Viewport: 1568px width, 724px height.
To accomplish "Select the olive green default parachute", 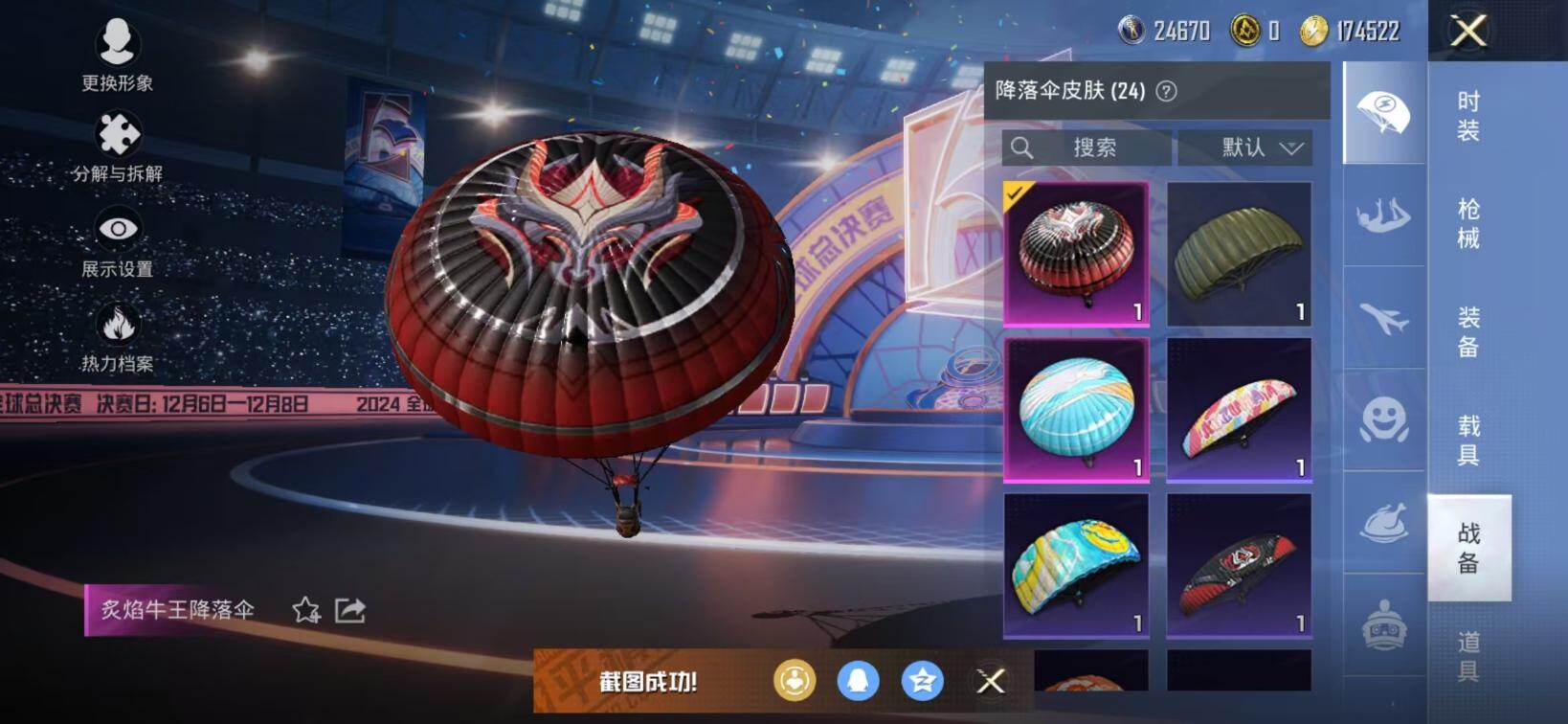I will click(x=1239, y=254).
